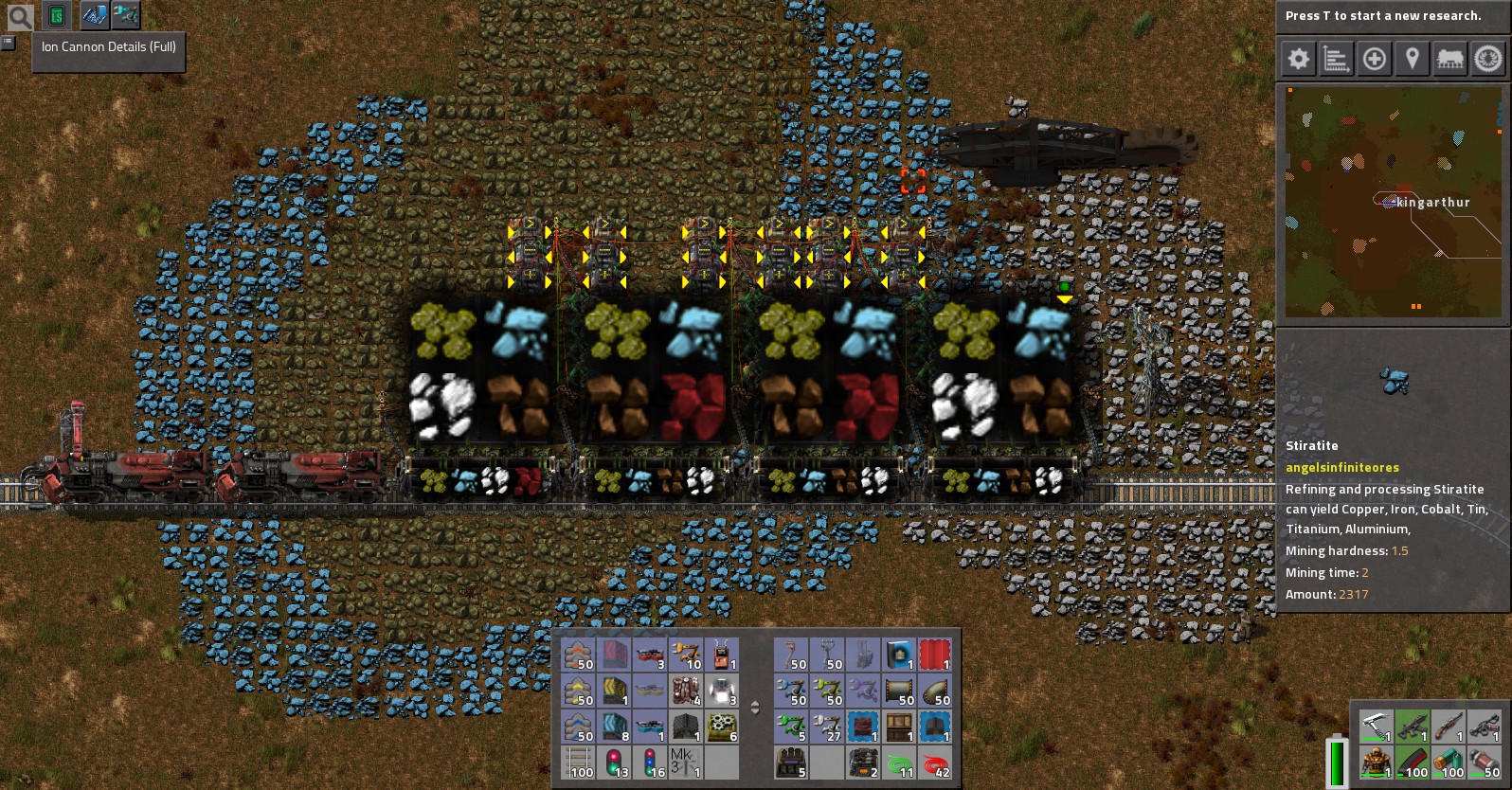Click the green progress bar near the quickbar
This screenshot has height=790, width=1512.
click(1336, 758)
